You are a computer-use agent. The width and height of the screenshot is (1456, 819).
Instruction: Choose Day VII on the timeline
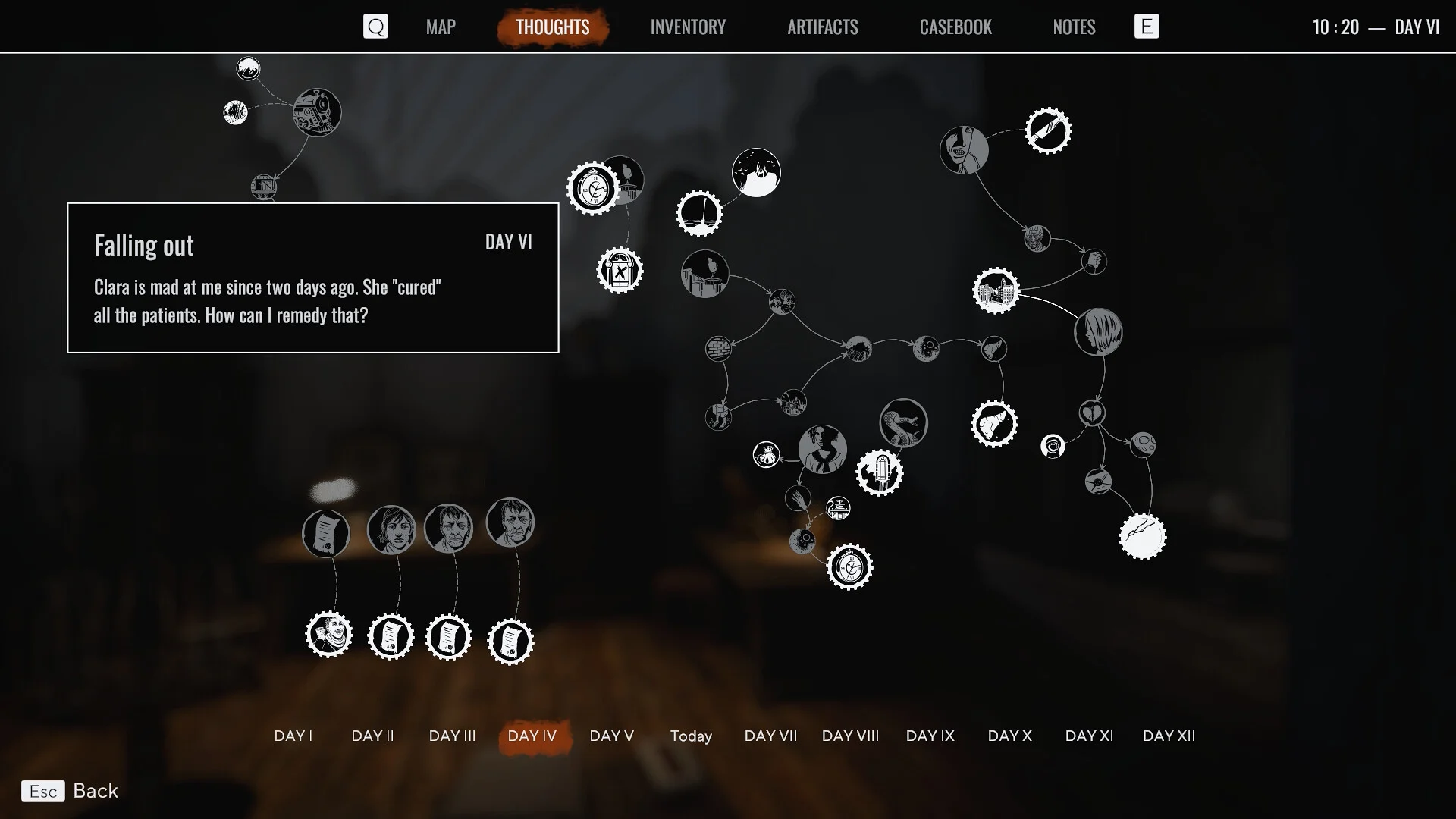tap(770, 736)
